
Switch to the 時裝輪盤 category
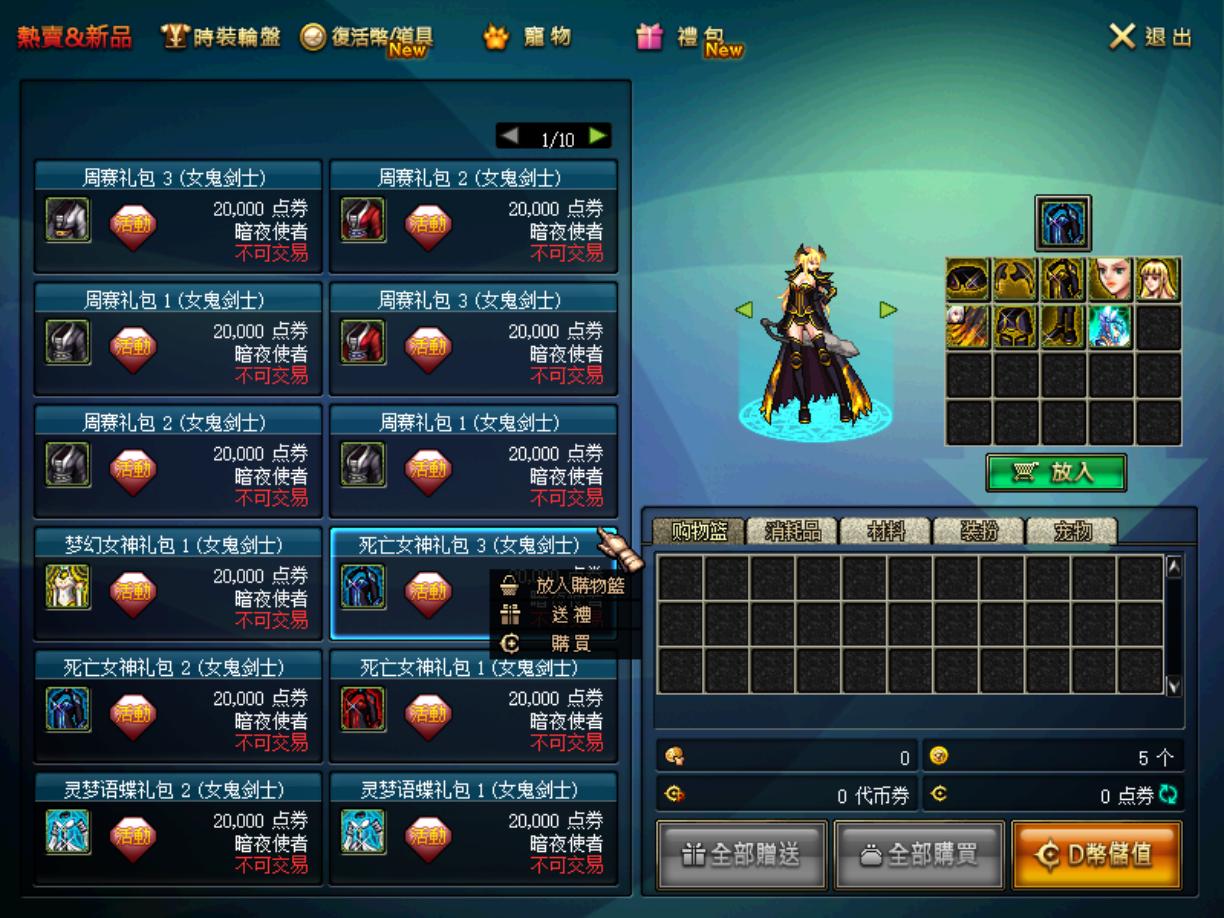pyautogui.click(x=221, y=38)
